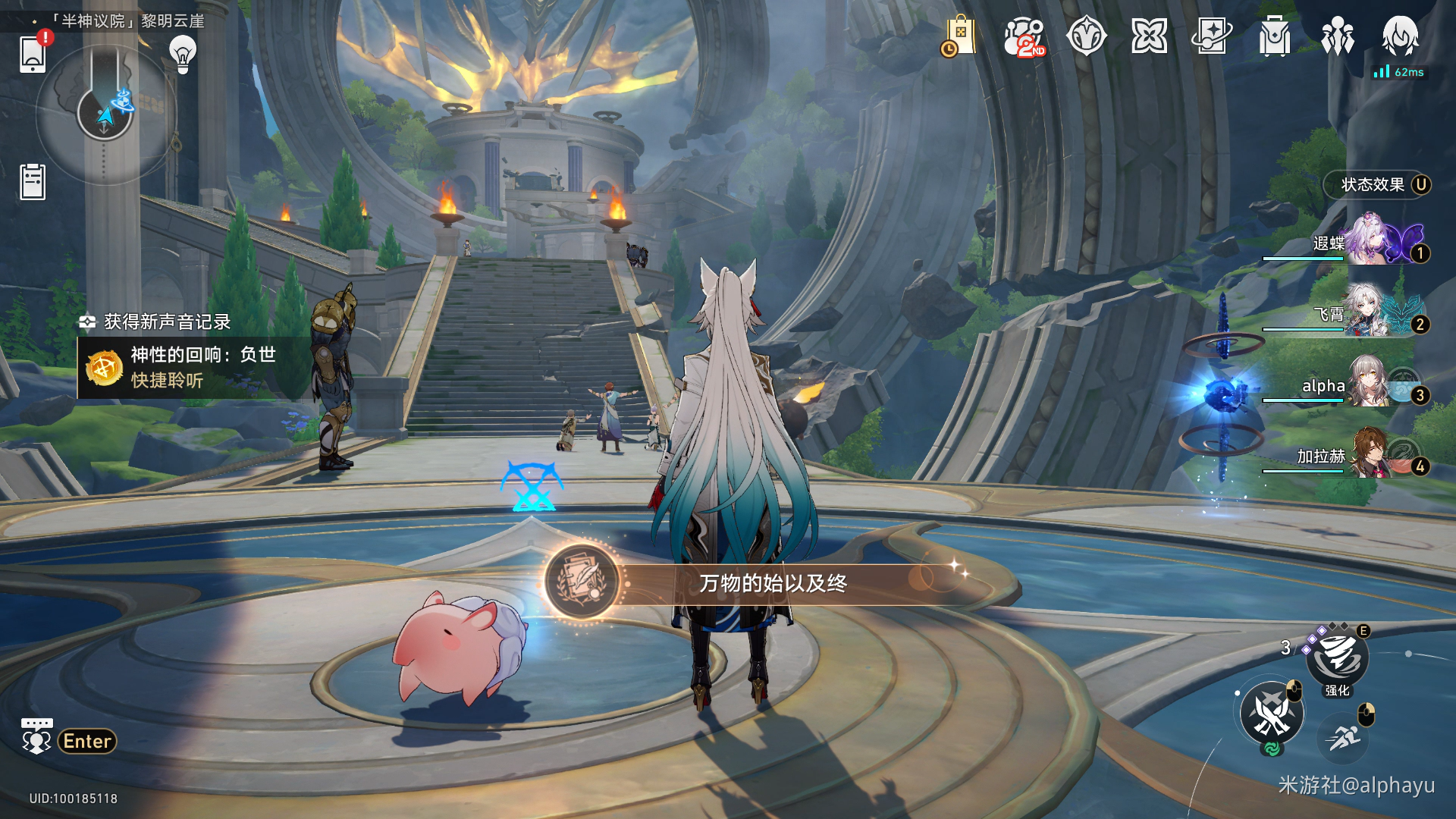The width and height of the screenshot is (1456, 819).
Task: Open the character head icon
Action: 1400,35
